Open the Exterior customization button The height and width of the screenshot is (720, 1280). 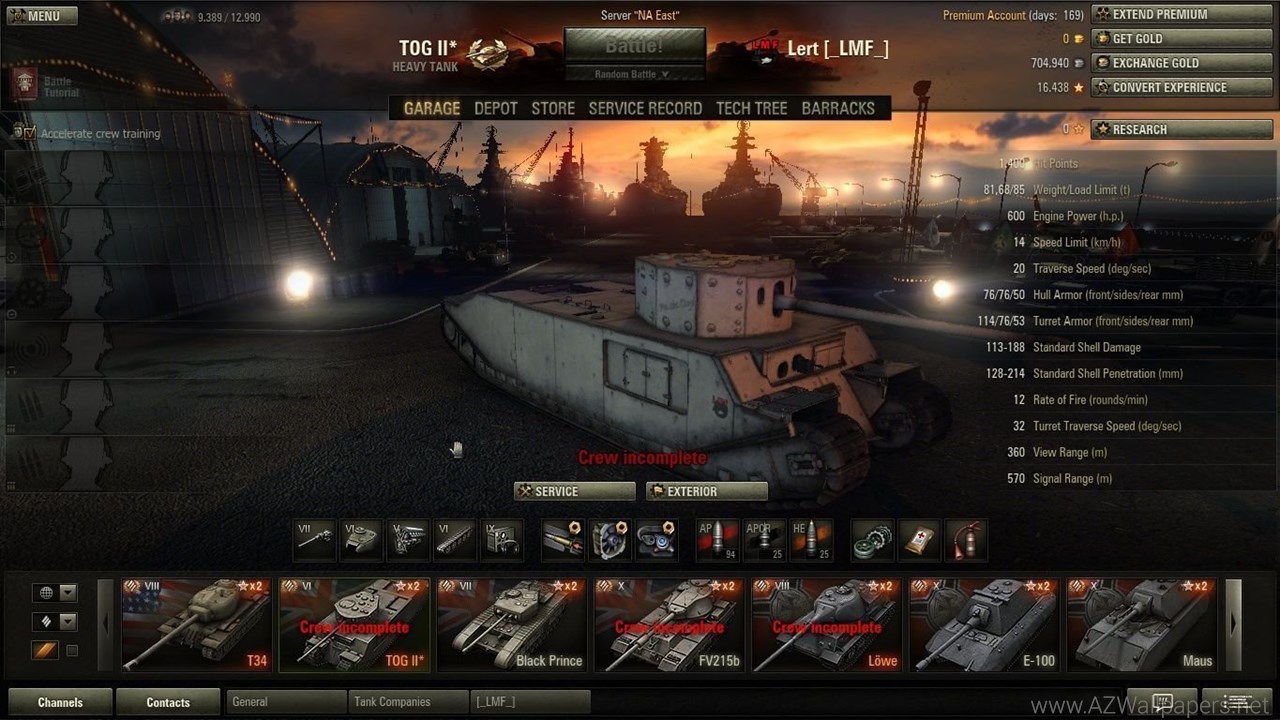click(x=707, y=491)
